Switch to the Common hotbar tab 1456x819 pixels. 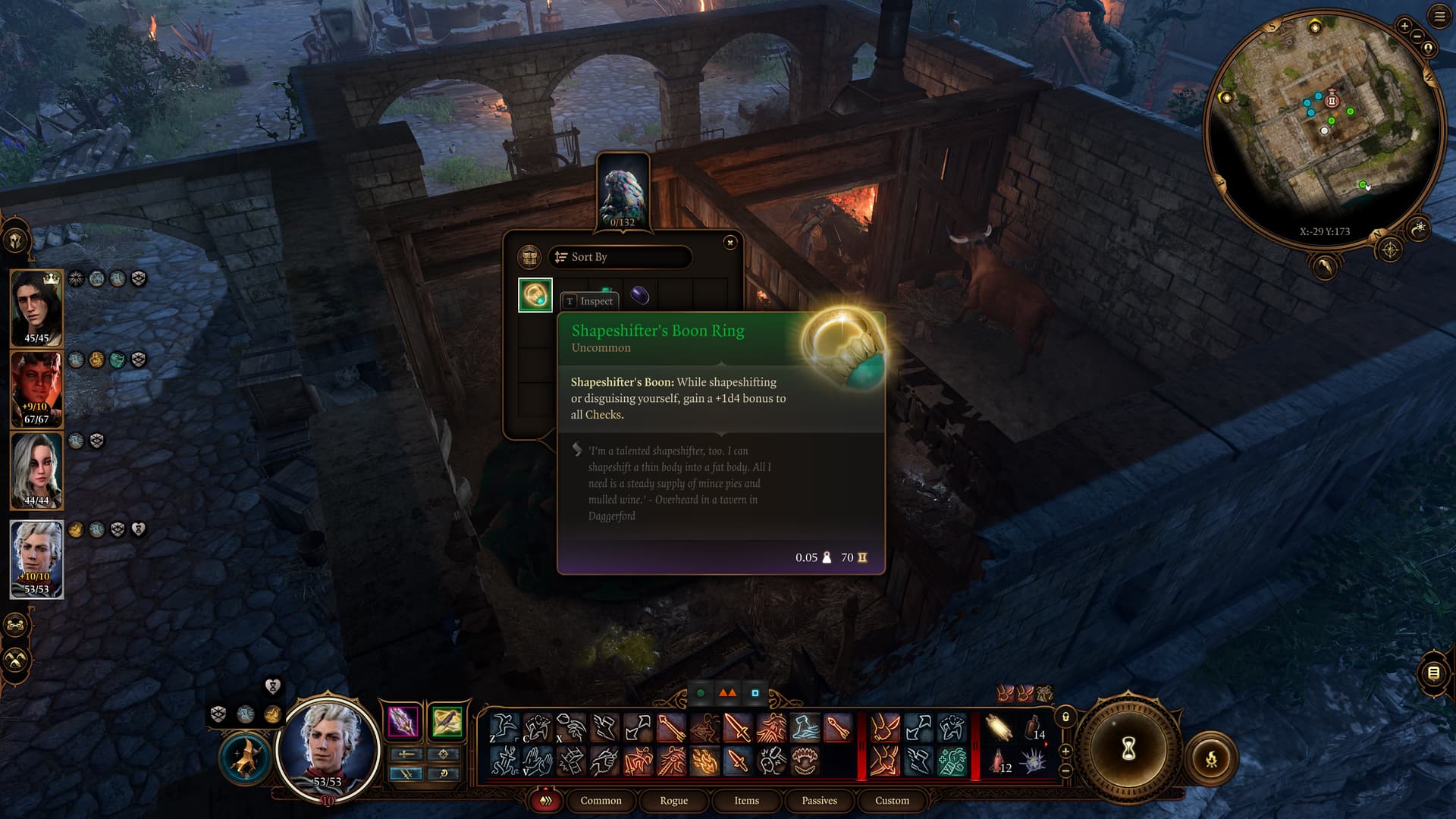pos(601,800)
